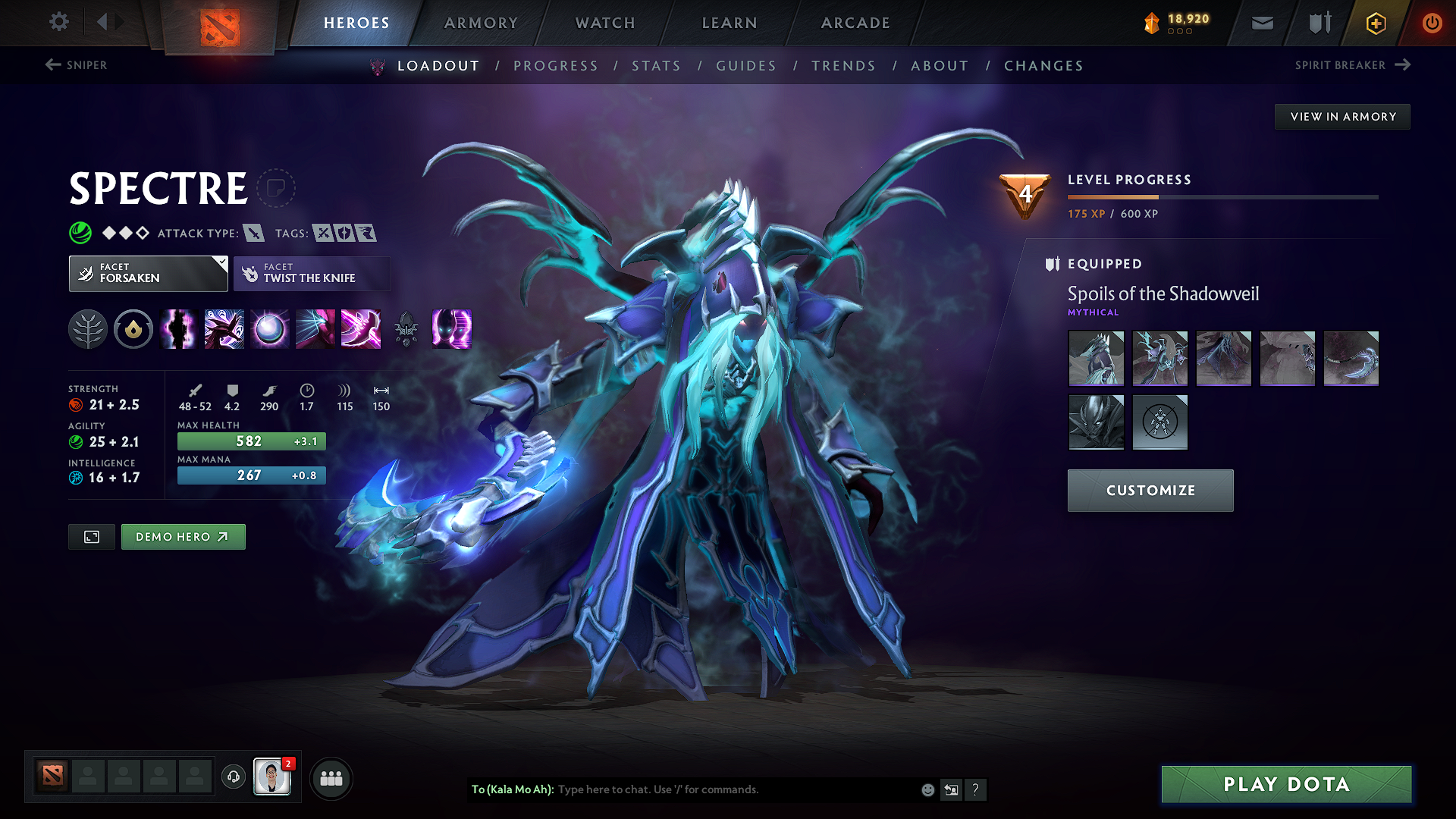
Task: Open the mail inbox icon
Action: point(1262,23)
